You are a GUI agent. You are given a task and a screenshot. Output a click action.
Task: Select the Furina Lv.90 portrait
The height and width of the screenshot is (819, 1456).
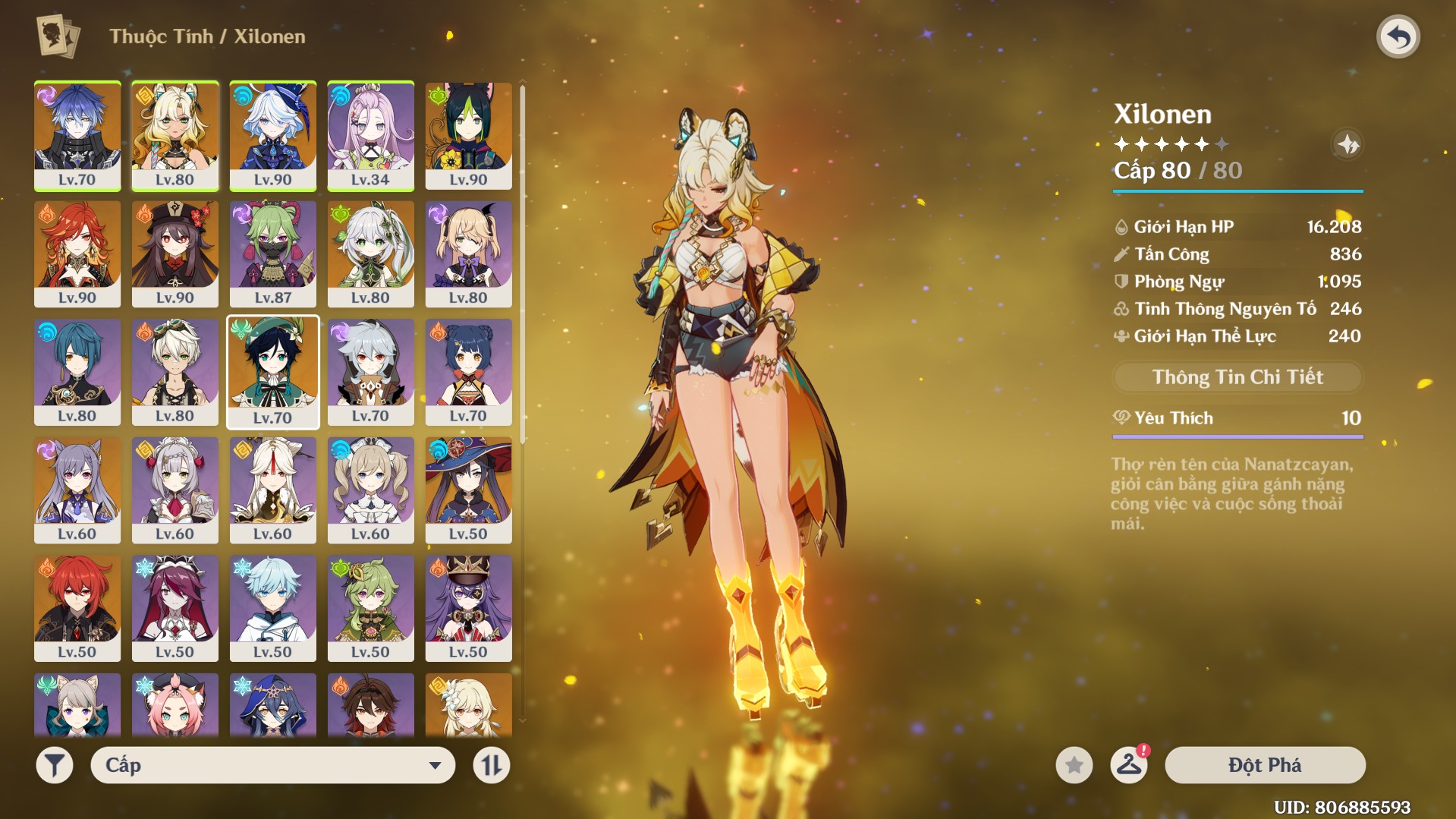coord(272,135)
